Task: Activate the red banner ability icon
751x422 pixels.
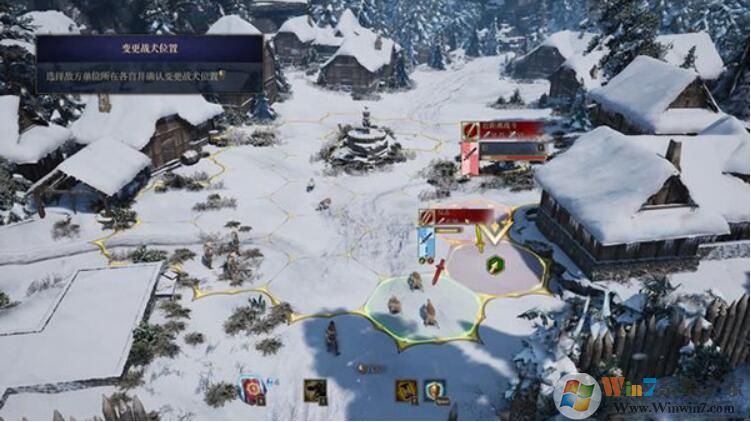Action: (252, 390)
